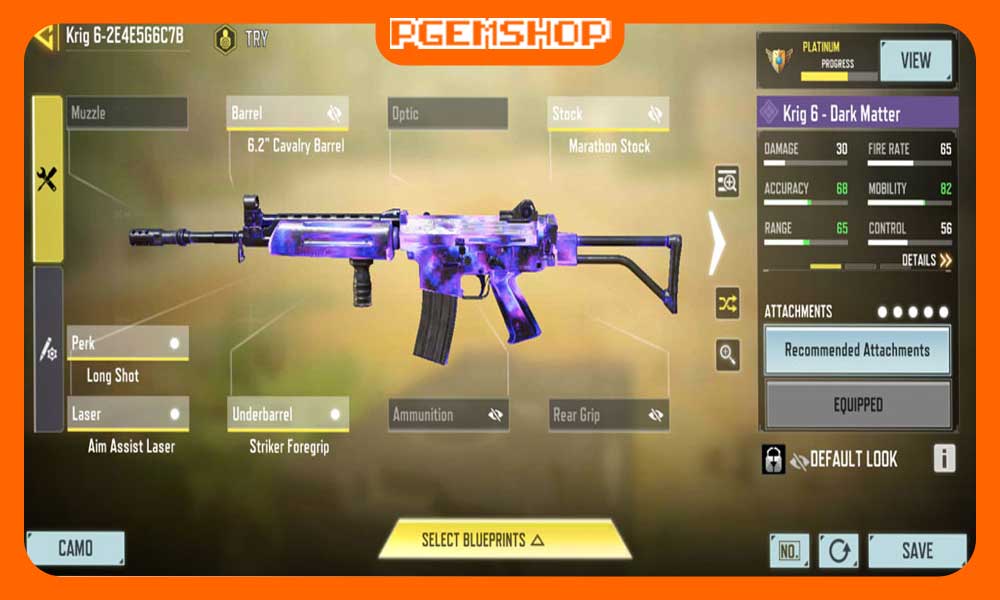This screenshot has height=600, width=1000.
Task: Save the gunsmith loadout
Action: tap(916, 550)
